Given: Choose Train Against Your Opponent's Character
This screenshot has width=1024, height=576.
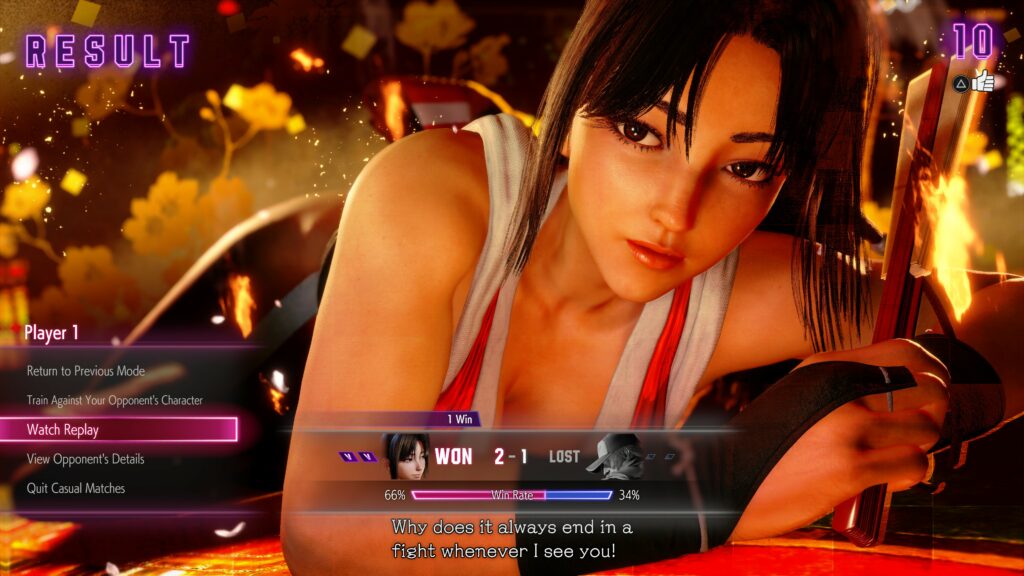Looking at the screenshot, I should pyautogui.click(x=115, y=400).
